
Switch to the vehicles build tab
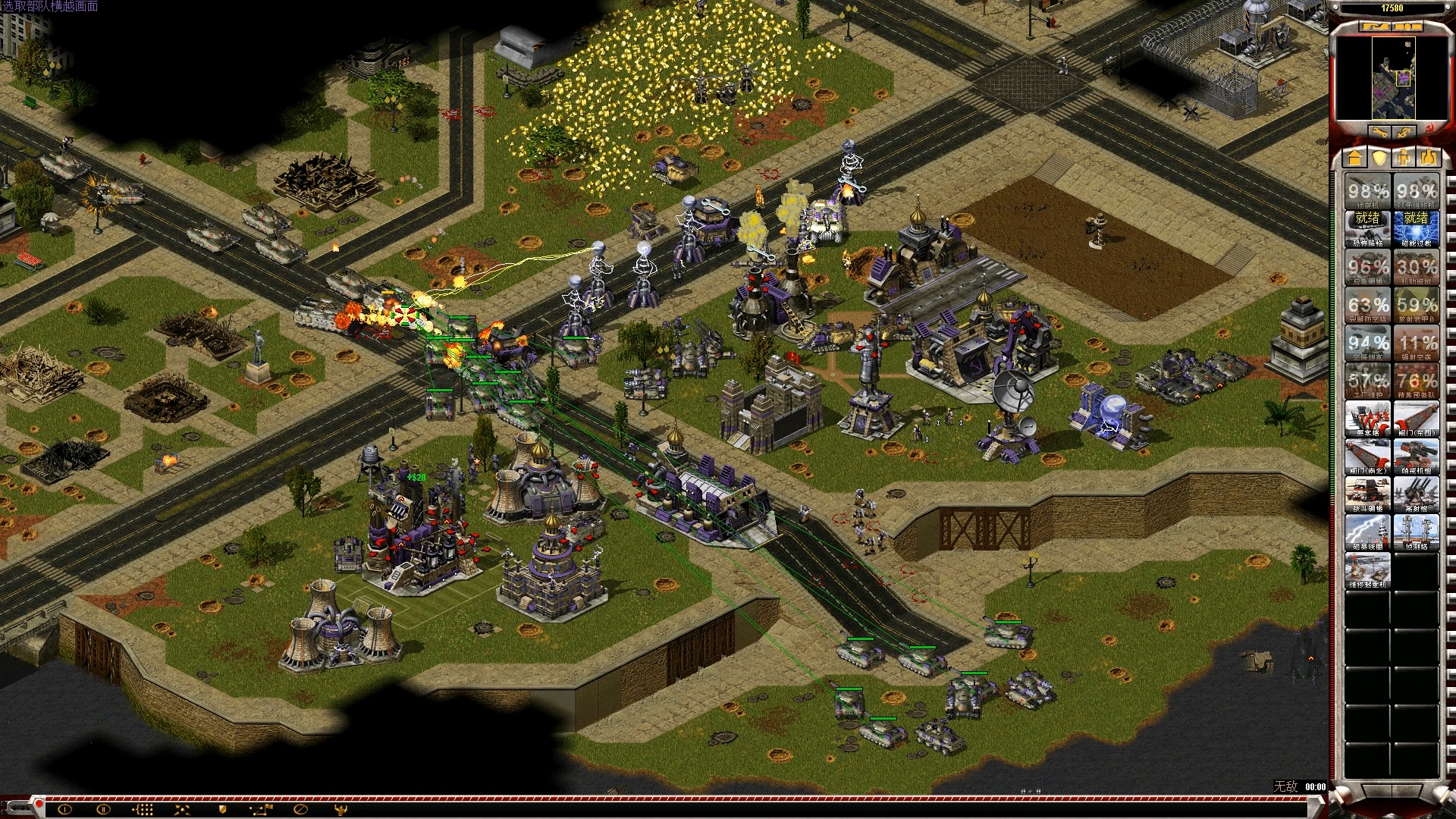(1428, 157)
